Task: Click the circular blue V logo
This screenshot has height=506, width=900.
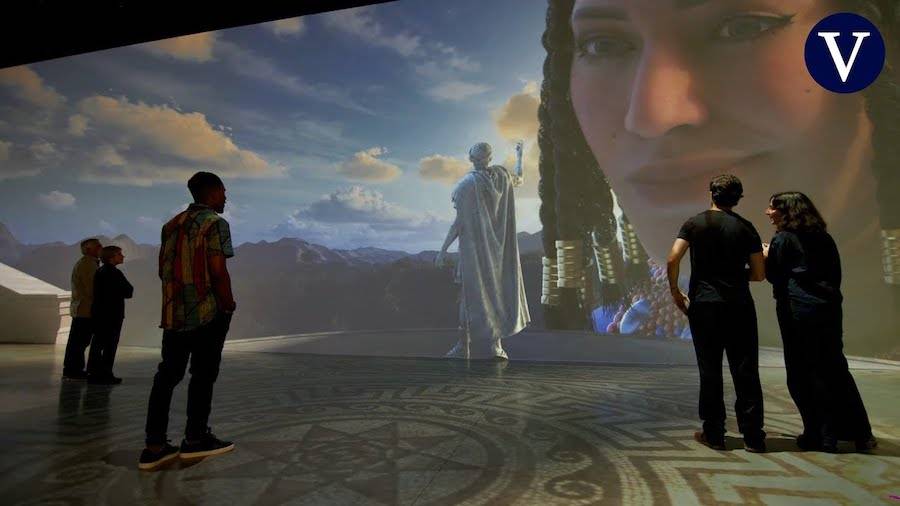Action: tap(844, 53)
